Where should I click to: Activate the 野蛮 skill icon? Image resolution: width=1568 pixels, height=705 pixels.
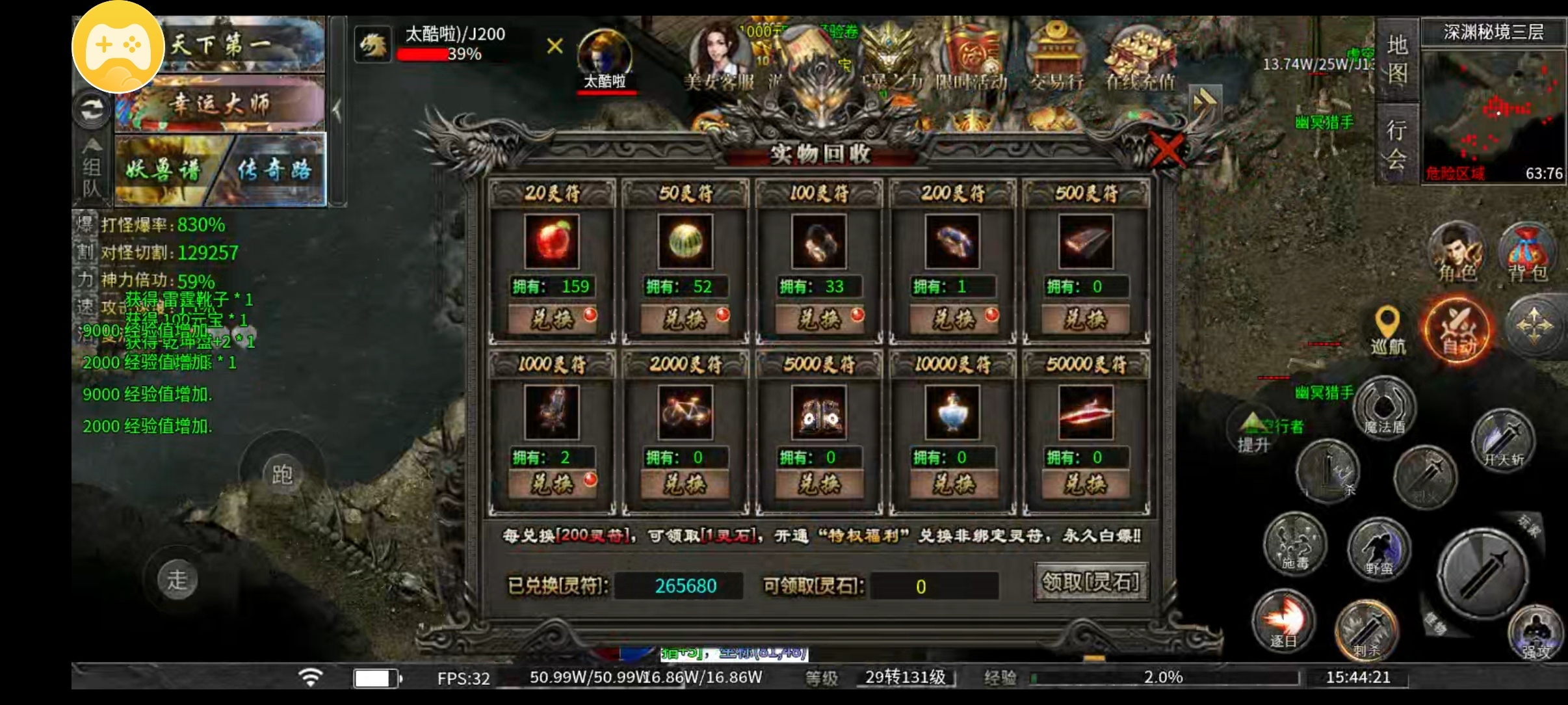pos(1379,551)
